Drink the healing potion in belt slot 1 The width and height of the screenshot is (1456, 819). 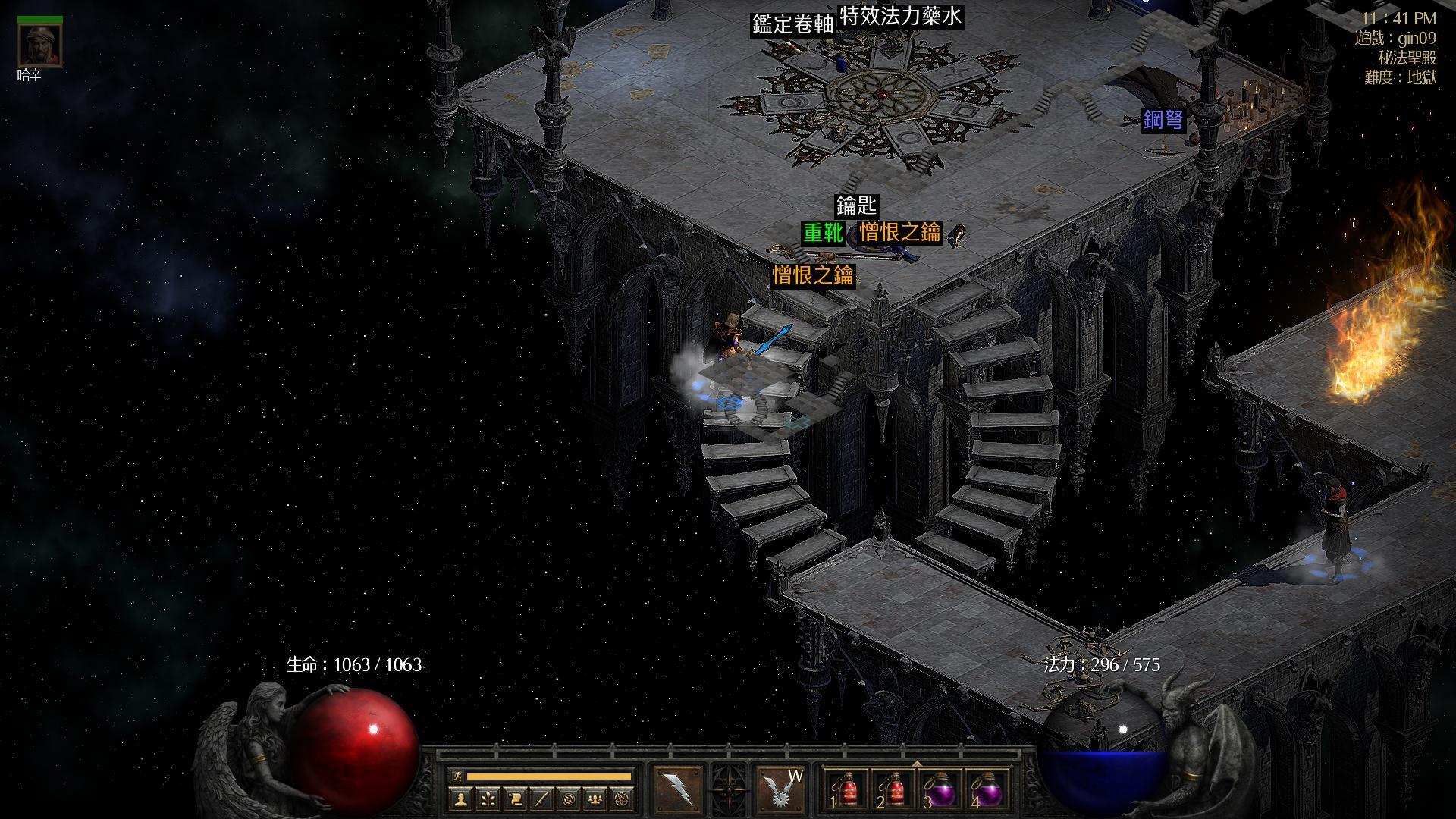846,789
